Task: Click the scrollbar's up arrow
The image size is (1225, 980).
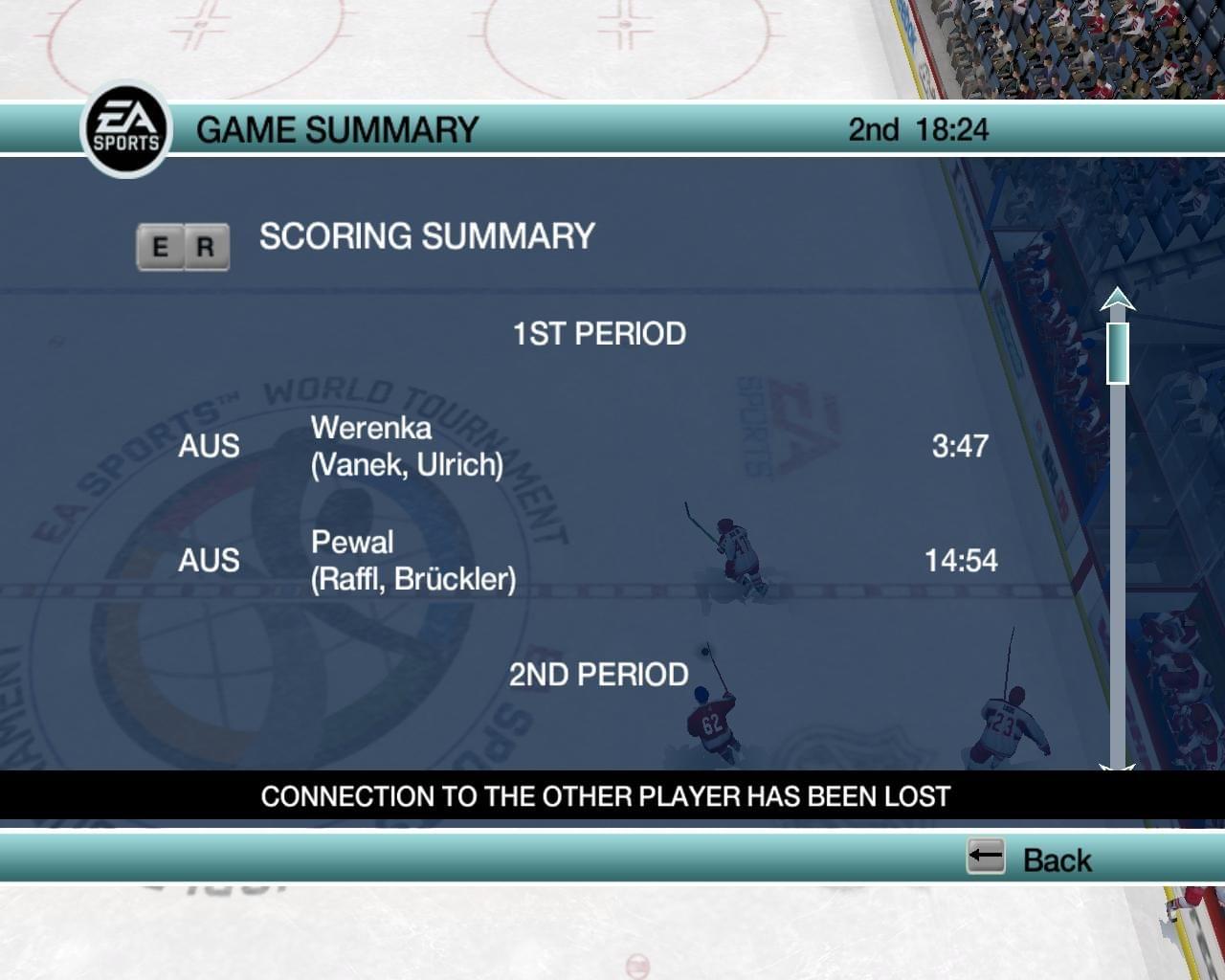Action: [x=1117, y=301]
